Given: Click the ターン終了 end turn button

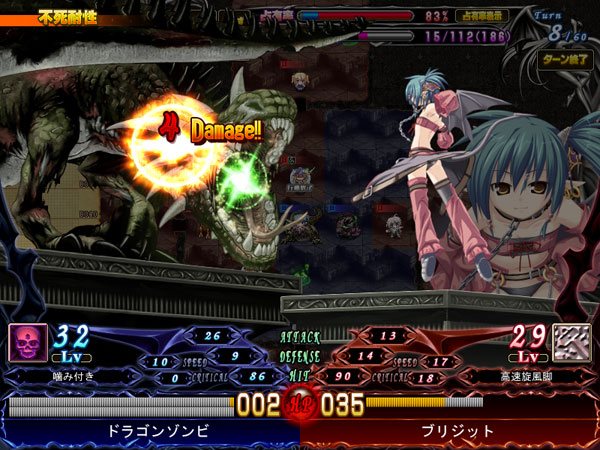Looking at the screenshot, I should point(564,59).
